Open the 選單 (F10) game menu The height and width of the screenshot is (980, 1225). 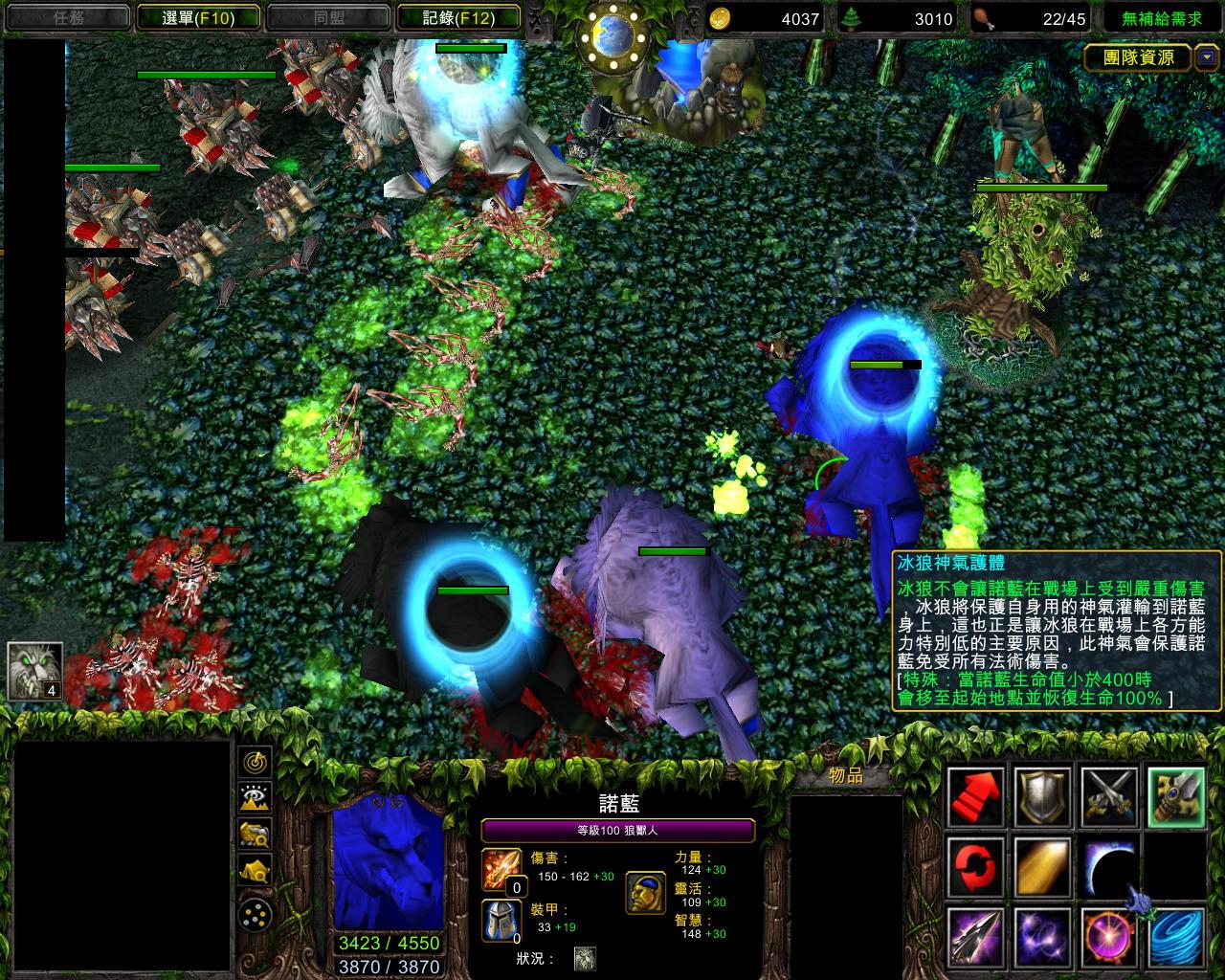pyautogui.click(x=199, y=17)
